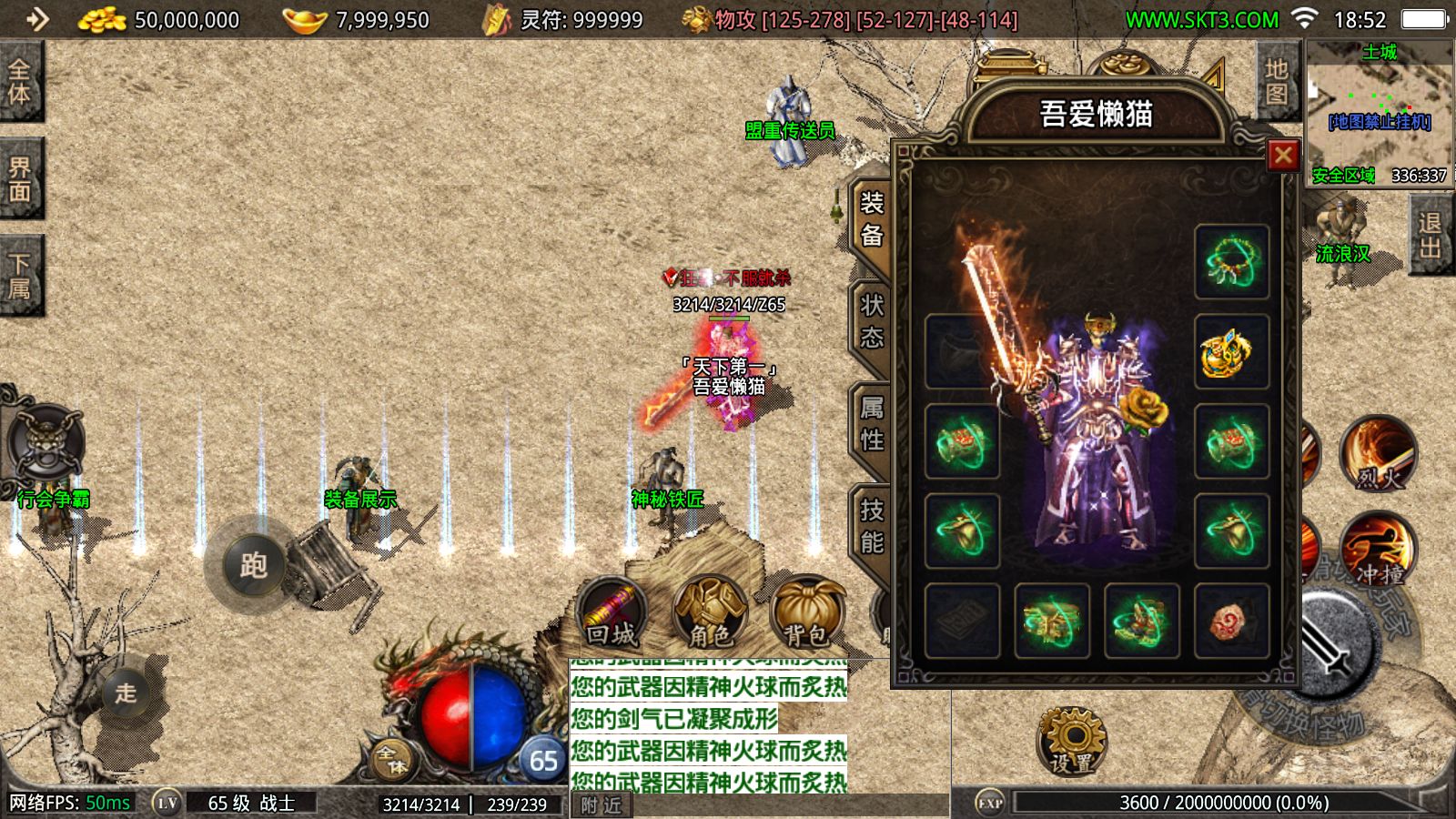Image resolution: width=1456 pixels, height=819 pixels.
Task: Switch to the 装备 equipment tab
Action: (x=871, y=219)
